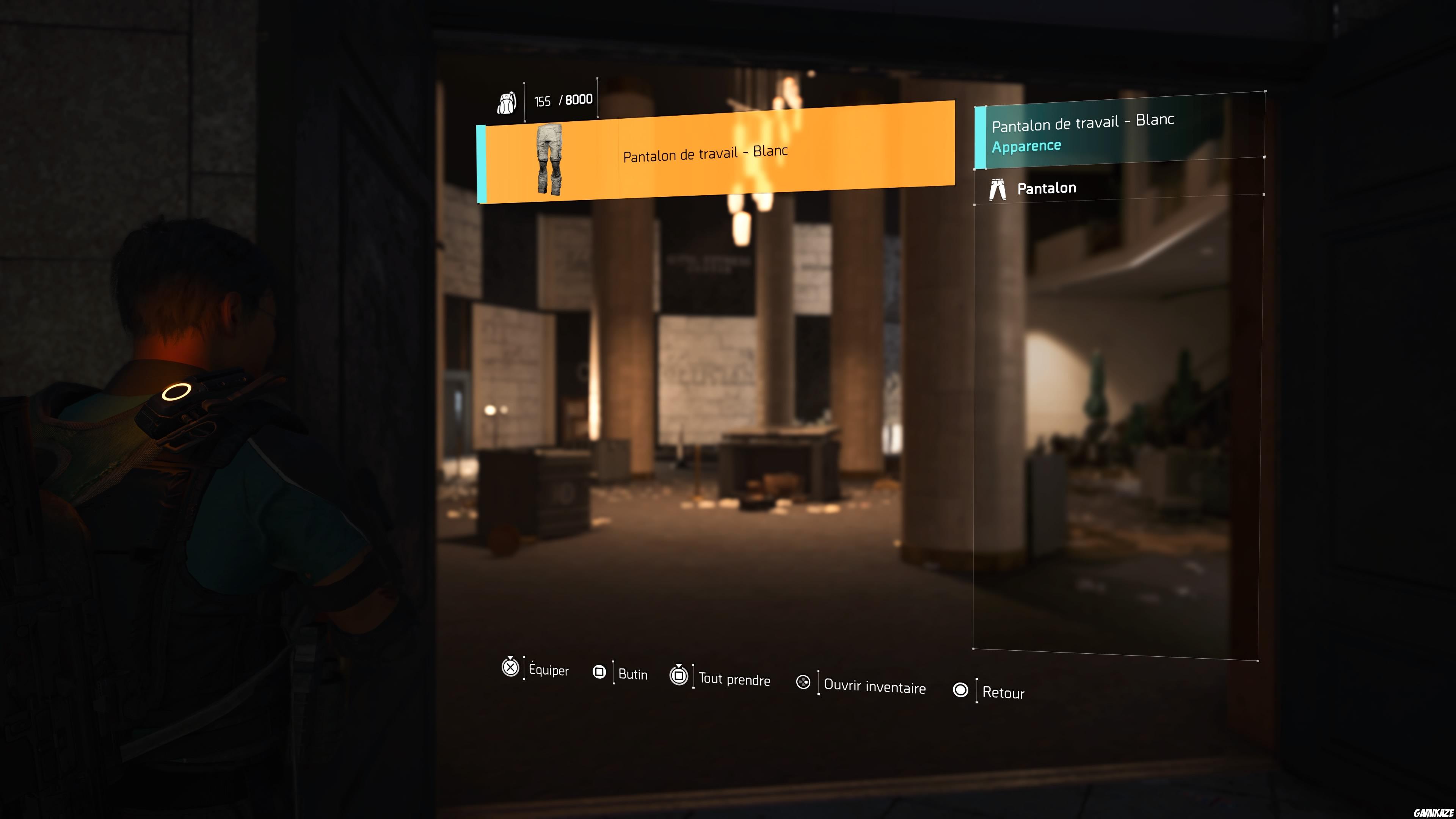
Task: Click the square button icon next to Butin
Action: point(599,672)
